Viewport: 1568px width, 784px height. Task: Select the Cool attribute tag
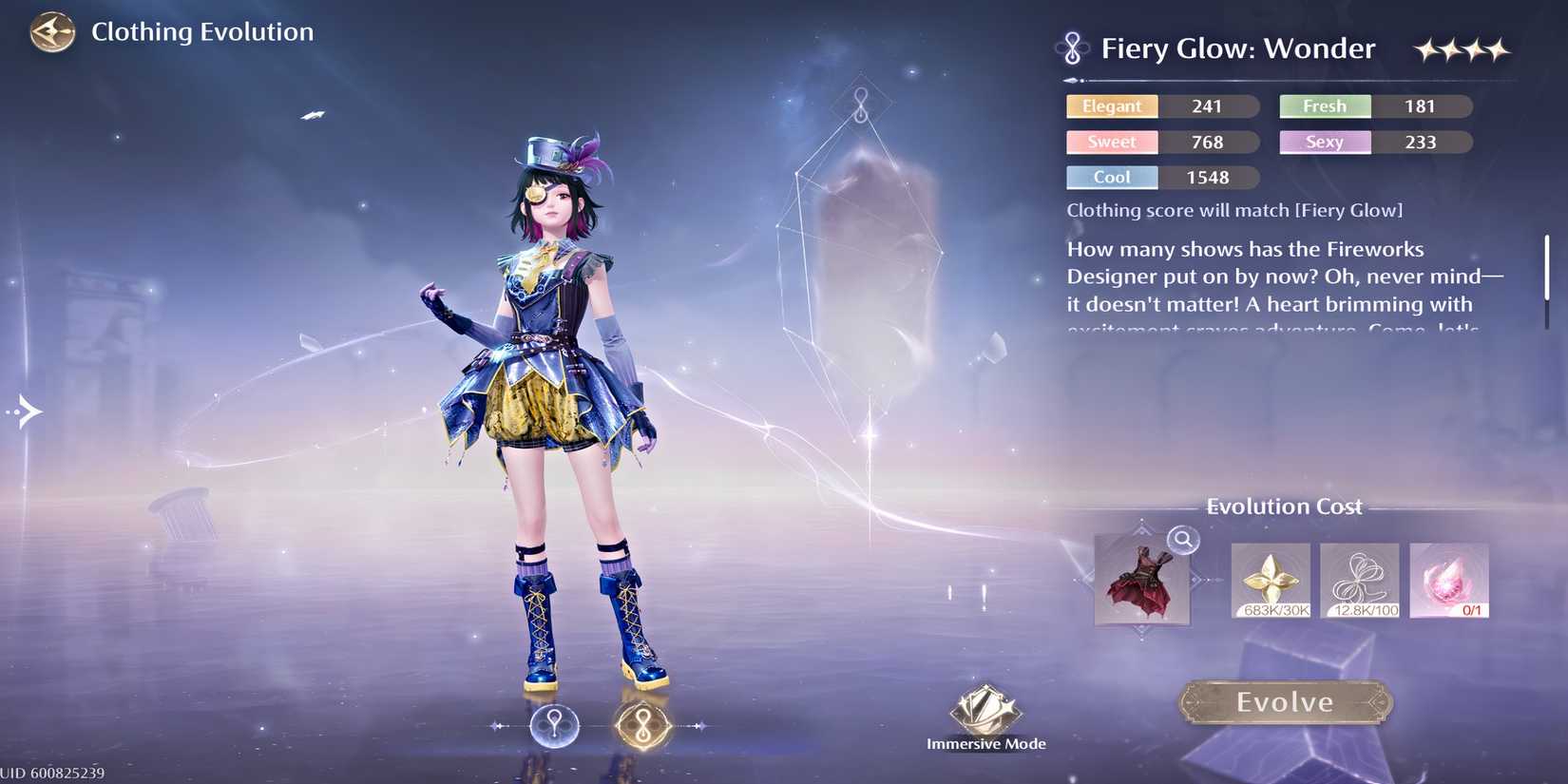click(1112, 177)
